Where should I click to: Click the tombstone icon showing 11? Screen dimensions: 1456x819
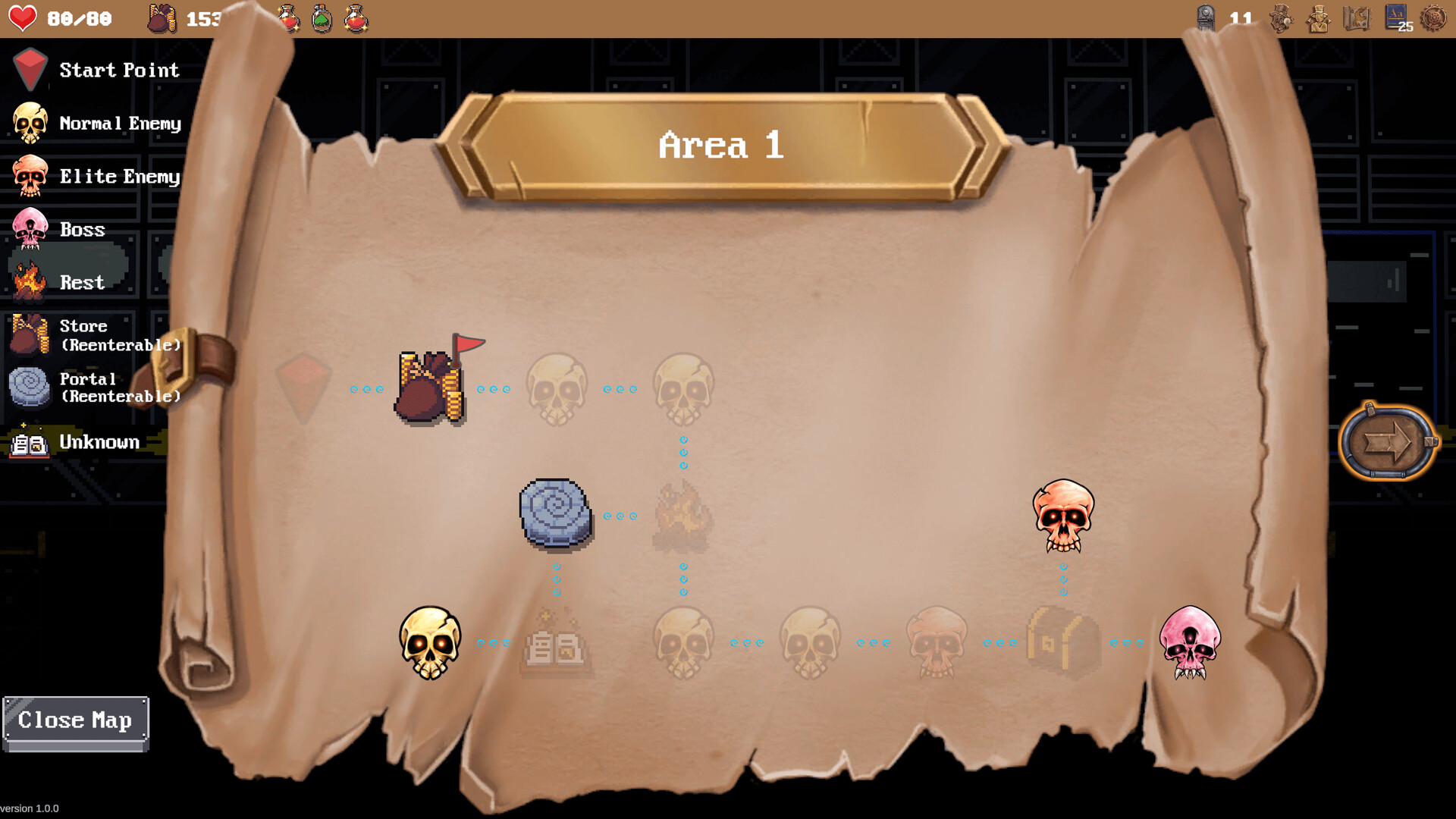tap(1207, 17)
